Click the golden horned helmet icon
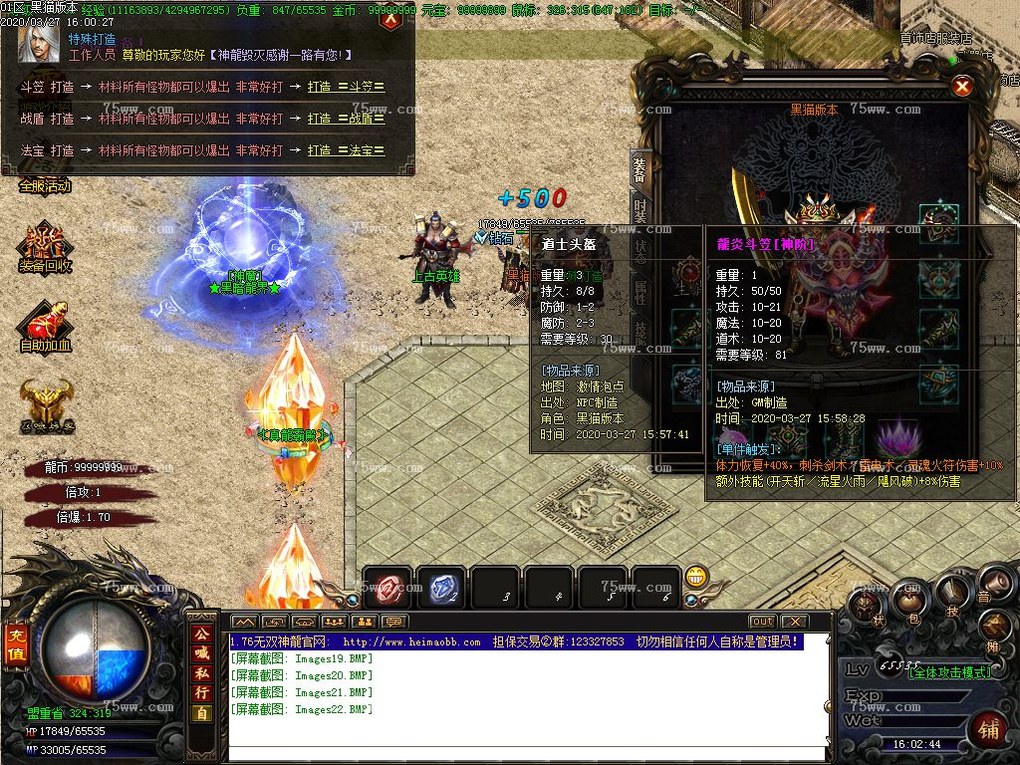This screenshot has width=1020, height=765. point(45,404)
